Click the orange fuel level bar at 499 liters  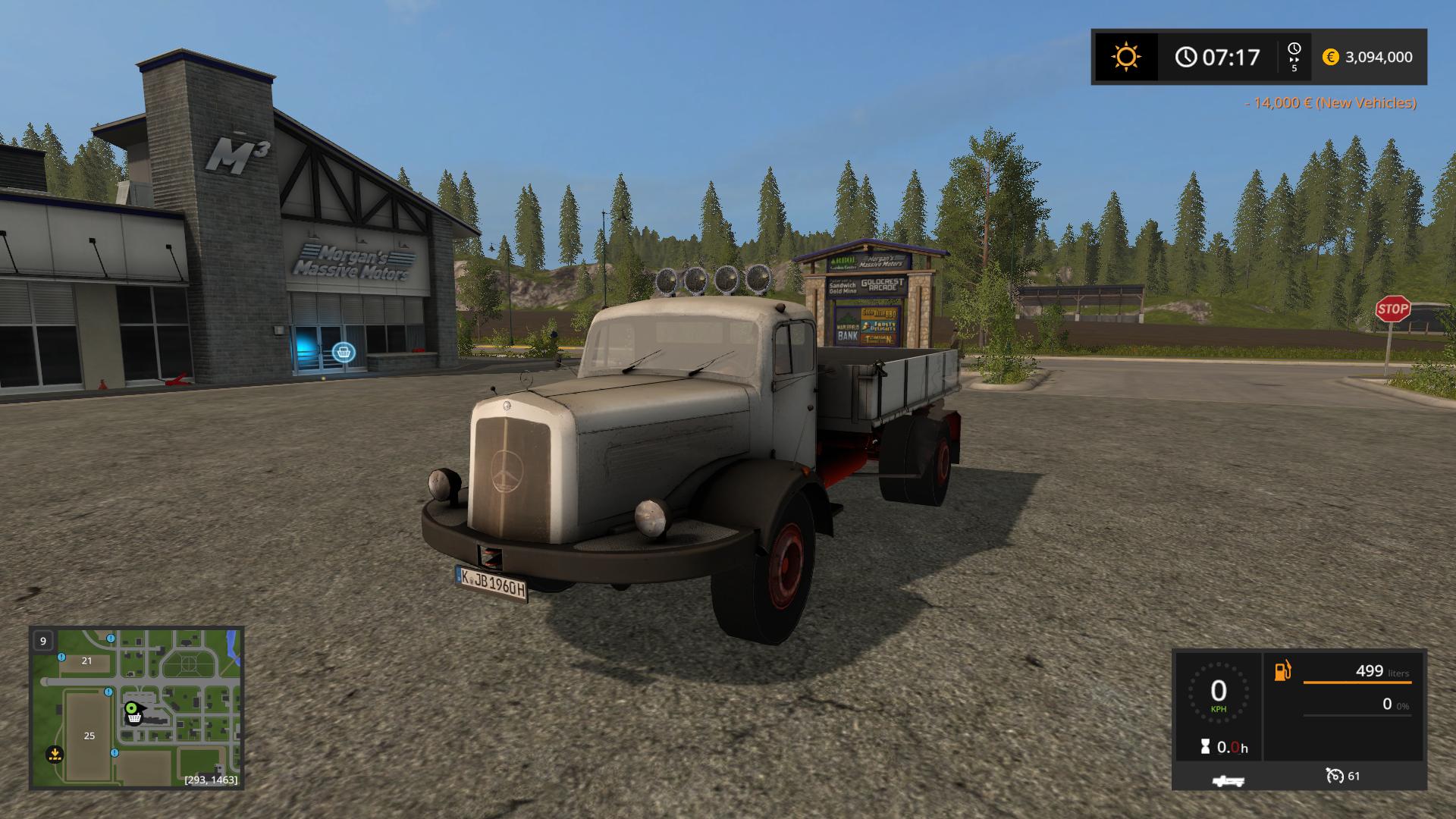tap(1357, 682)
